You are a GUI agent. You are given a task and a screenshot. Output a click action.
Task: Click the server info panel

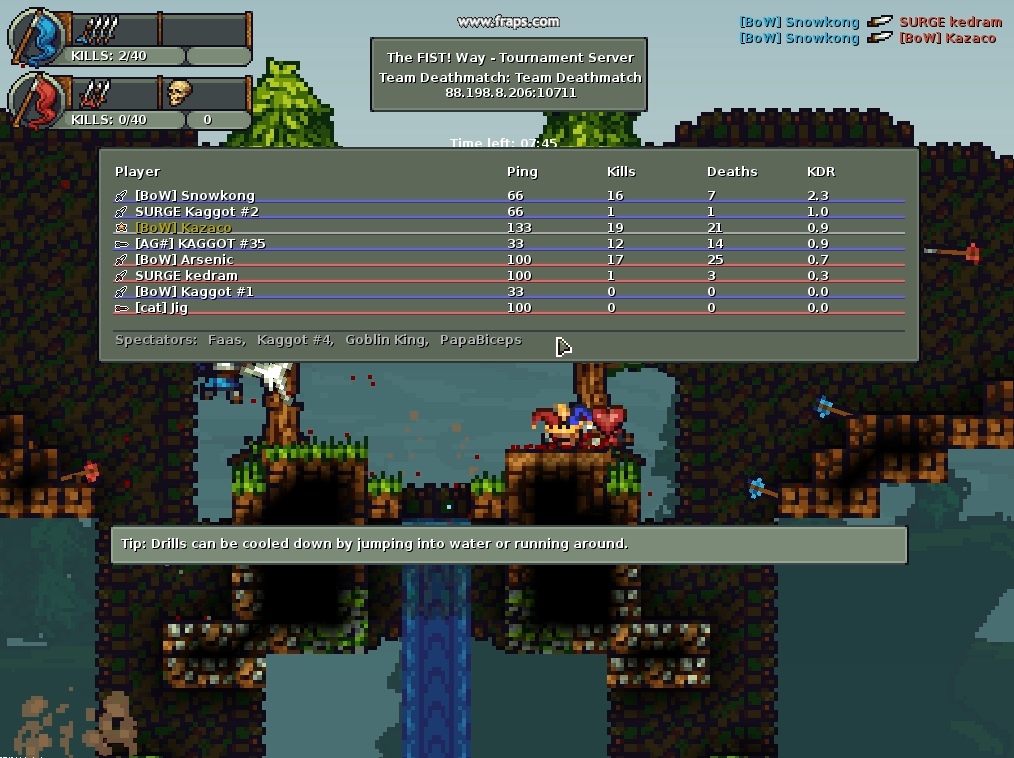coord(509,74)
